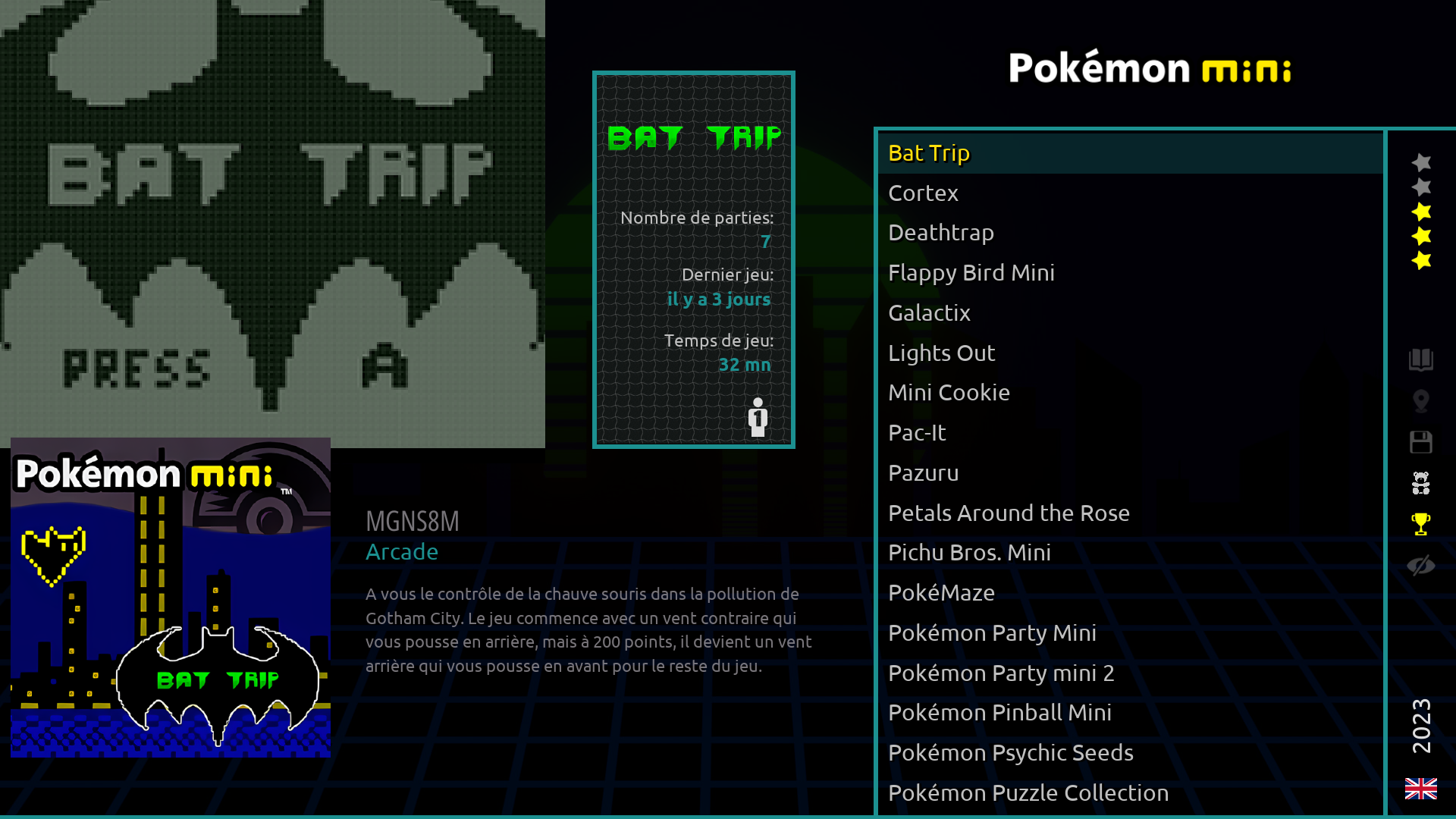View achievements via the trophy icon
The height and width of the screenshot is (819, 1456).
point(1421,522)
